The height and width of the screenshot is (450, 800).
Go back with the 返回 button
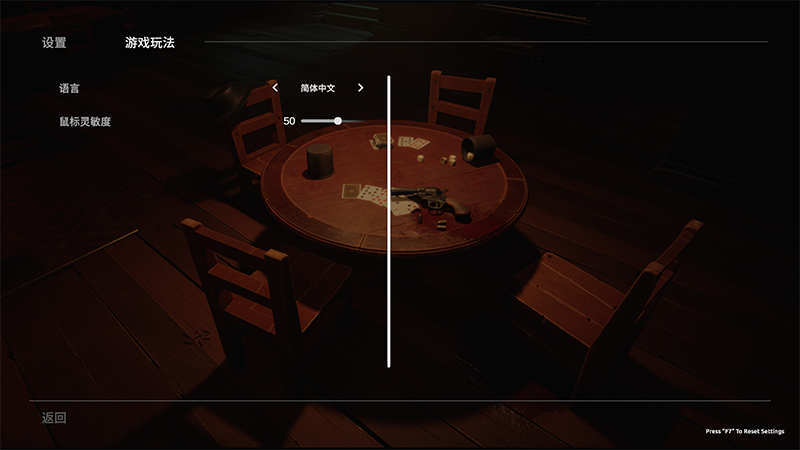(54, 417)
